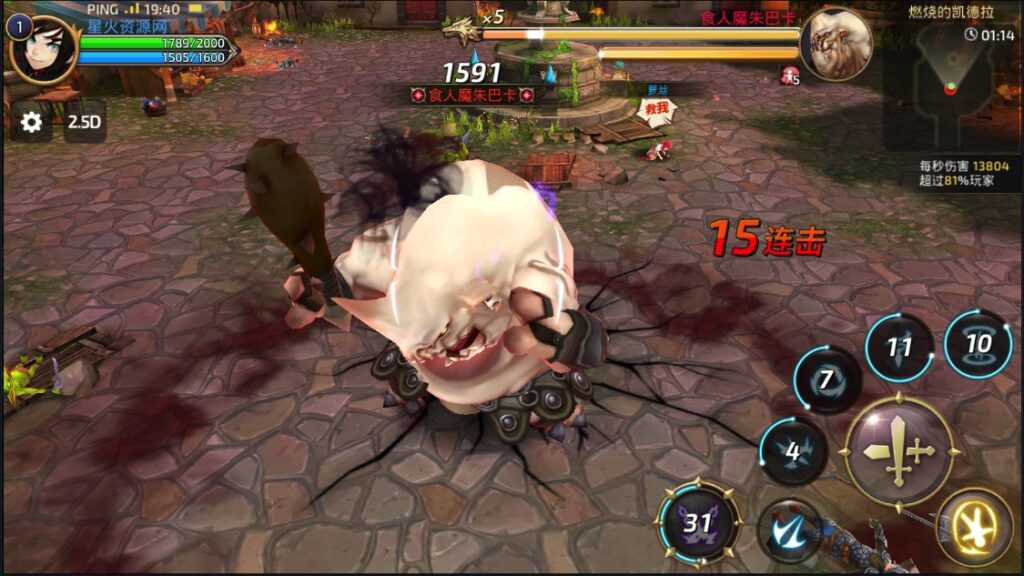Open the gear settings menu
Image resolution: width=1024 pixels, height=576 pixels.
pos(31,122)
